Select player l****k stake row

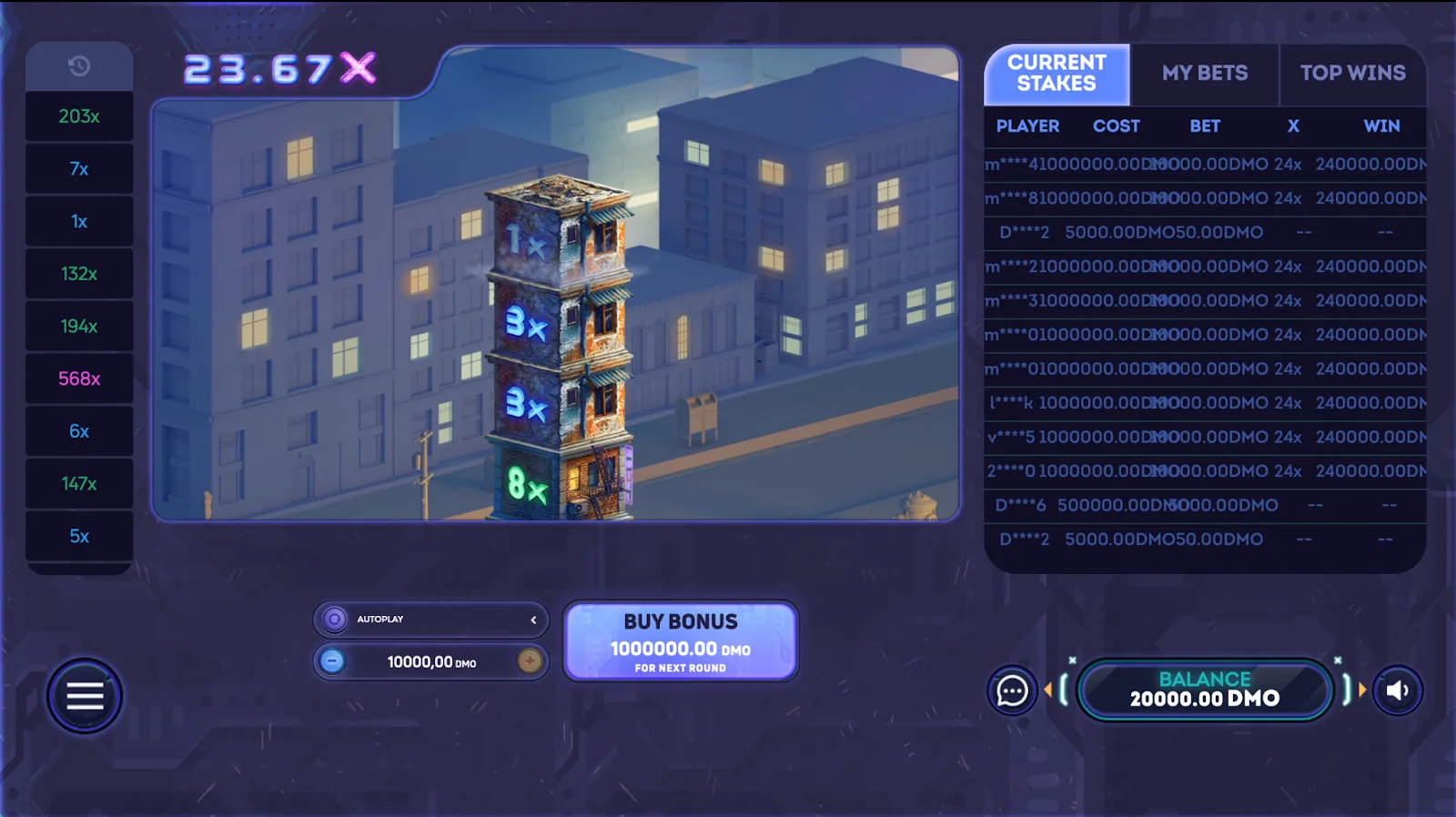[x=1204, y=403]
